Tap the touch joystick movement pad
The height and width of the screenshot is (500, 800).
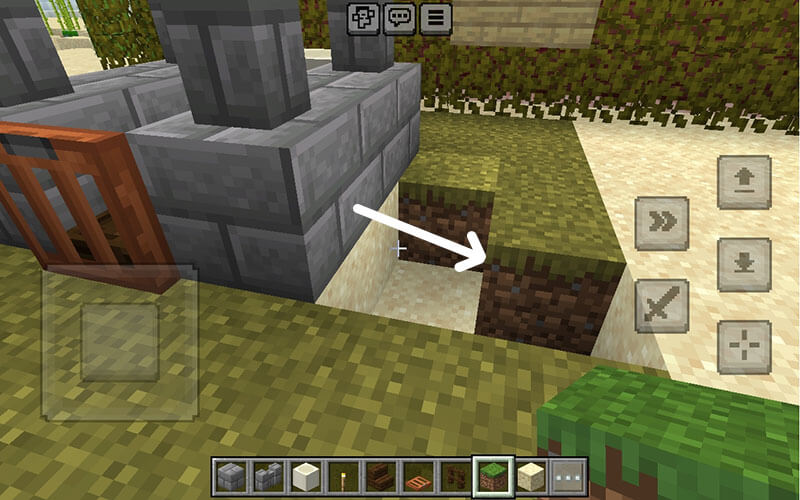(x=119, y=343)
